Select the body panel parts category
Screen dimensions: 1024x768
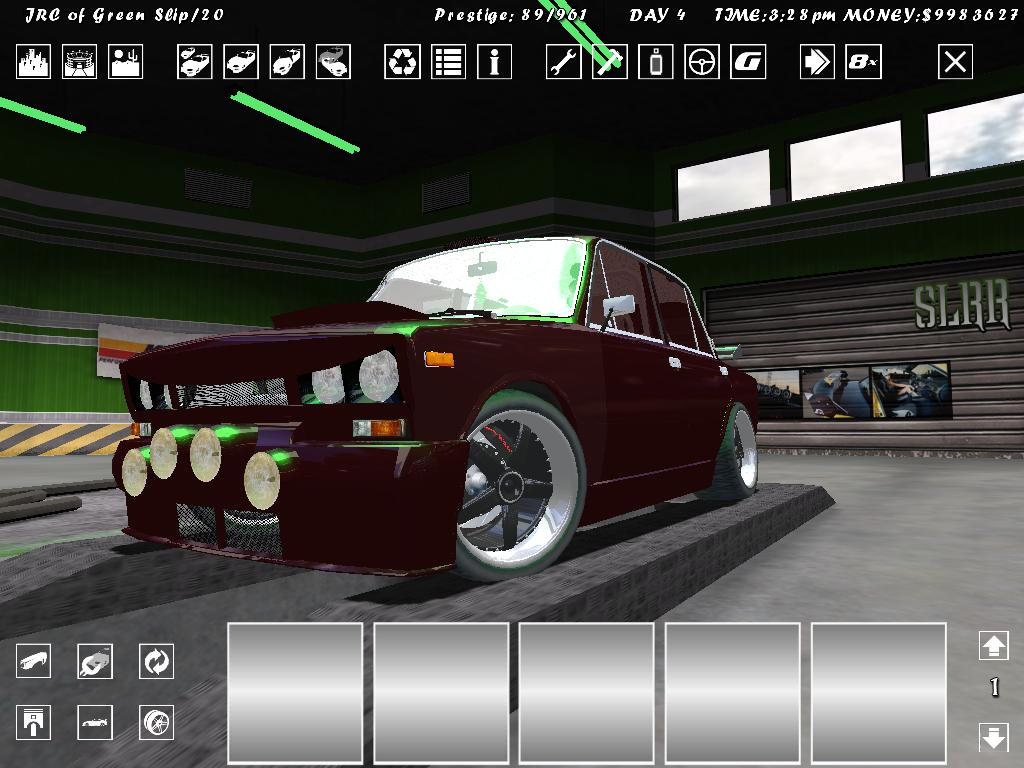pyautogui.click(x=33, y=661)
